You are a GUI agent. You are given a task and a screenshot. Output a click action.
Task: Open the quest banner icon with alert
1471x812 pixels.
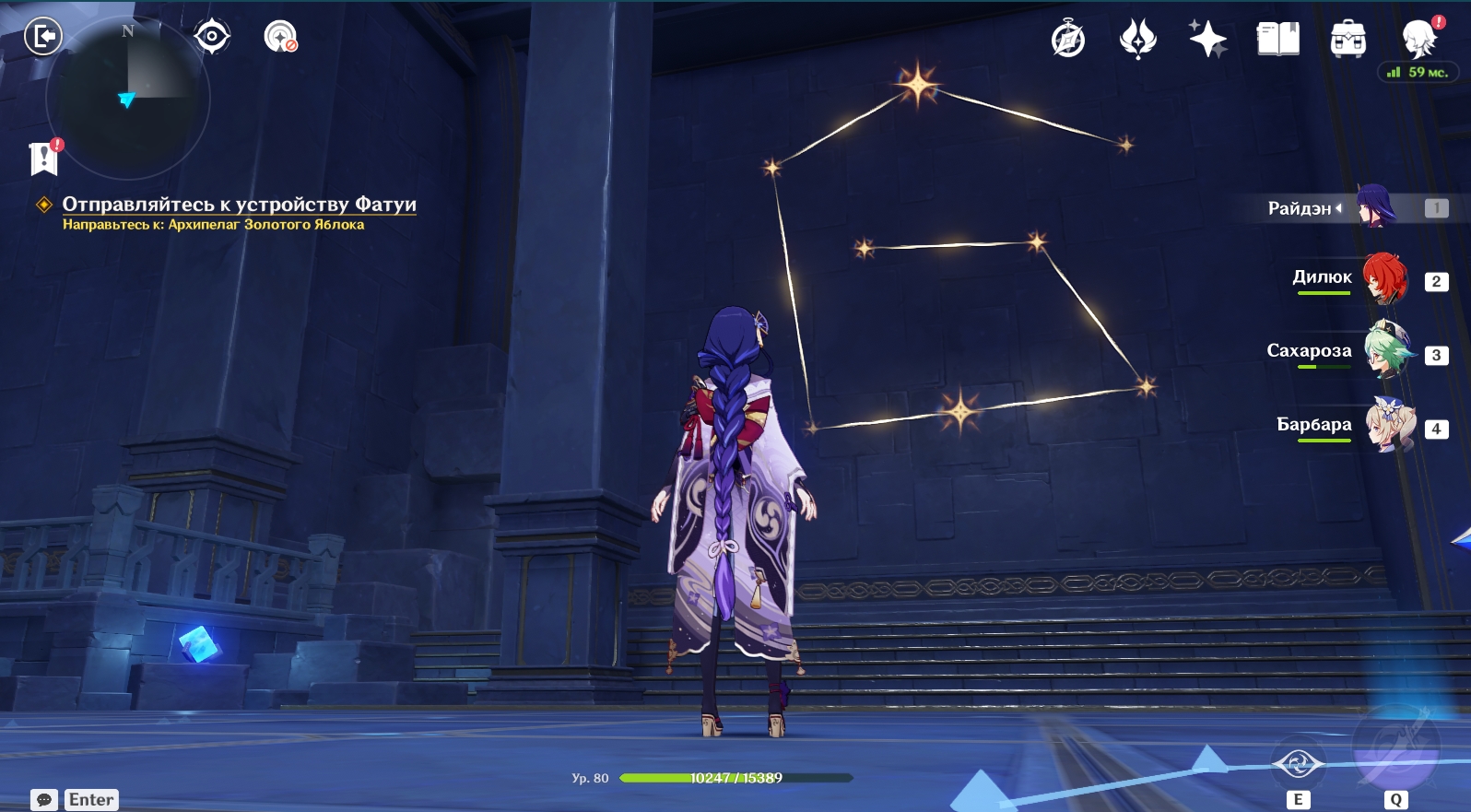(43, 158)
